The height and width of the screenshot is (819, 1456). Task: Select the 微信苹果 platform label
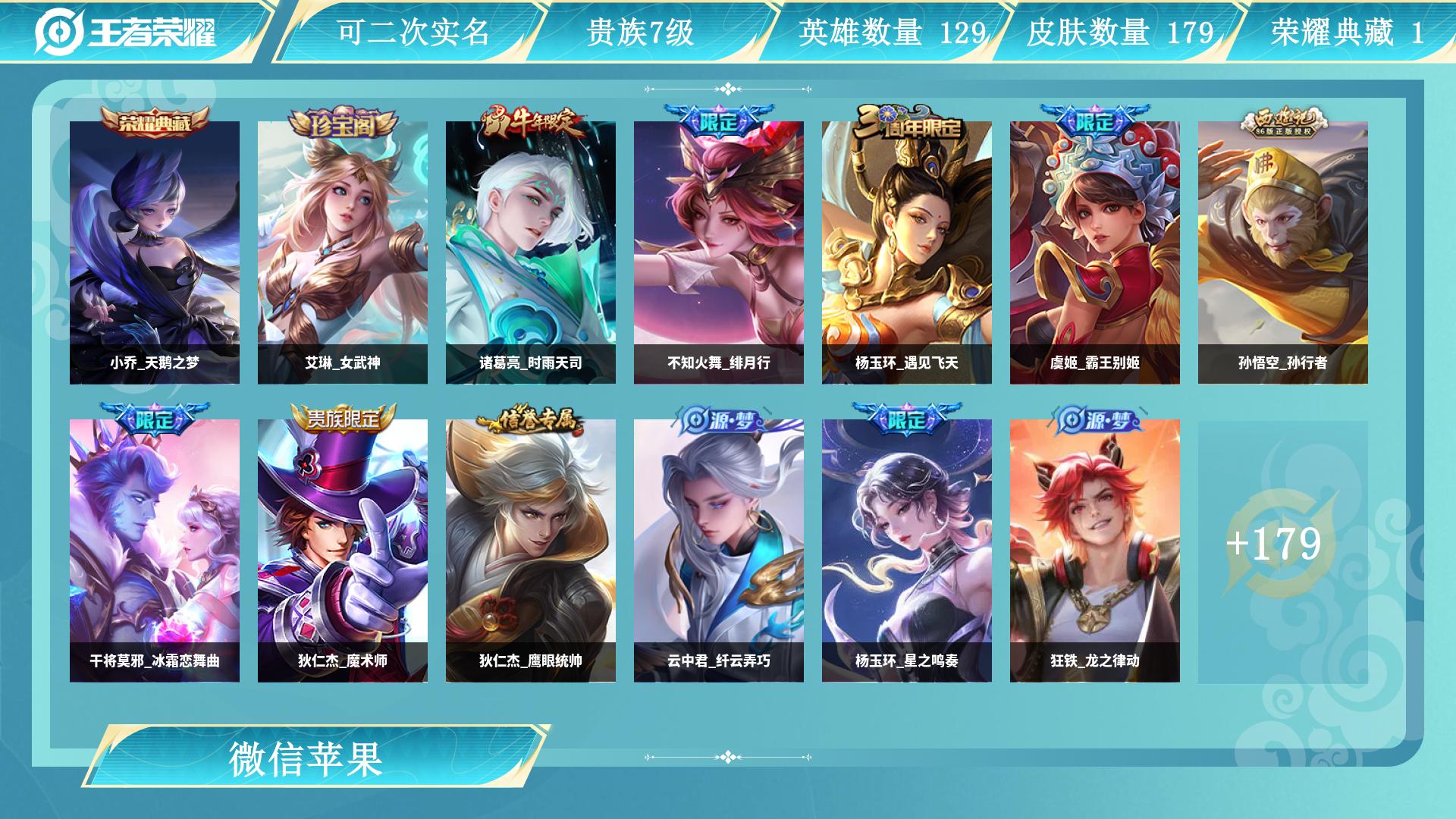click(306, 758)
